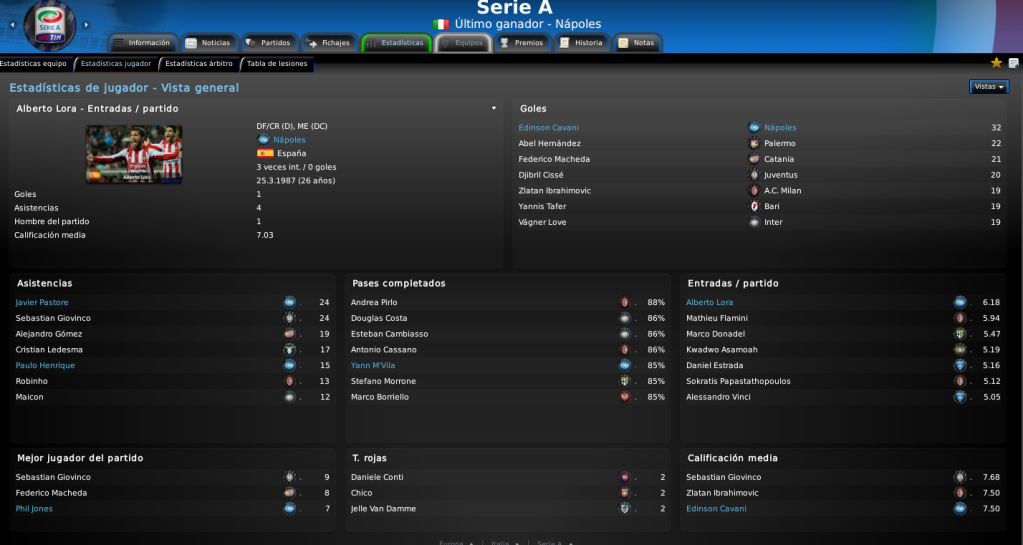Open the Vistas dropdown

pos(988,87)
